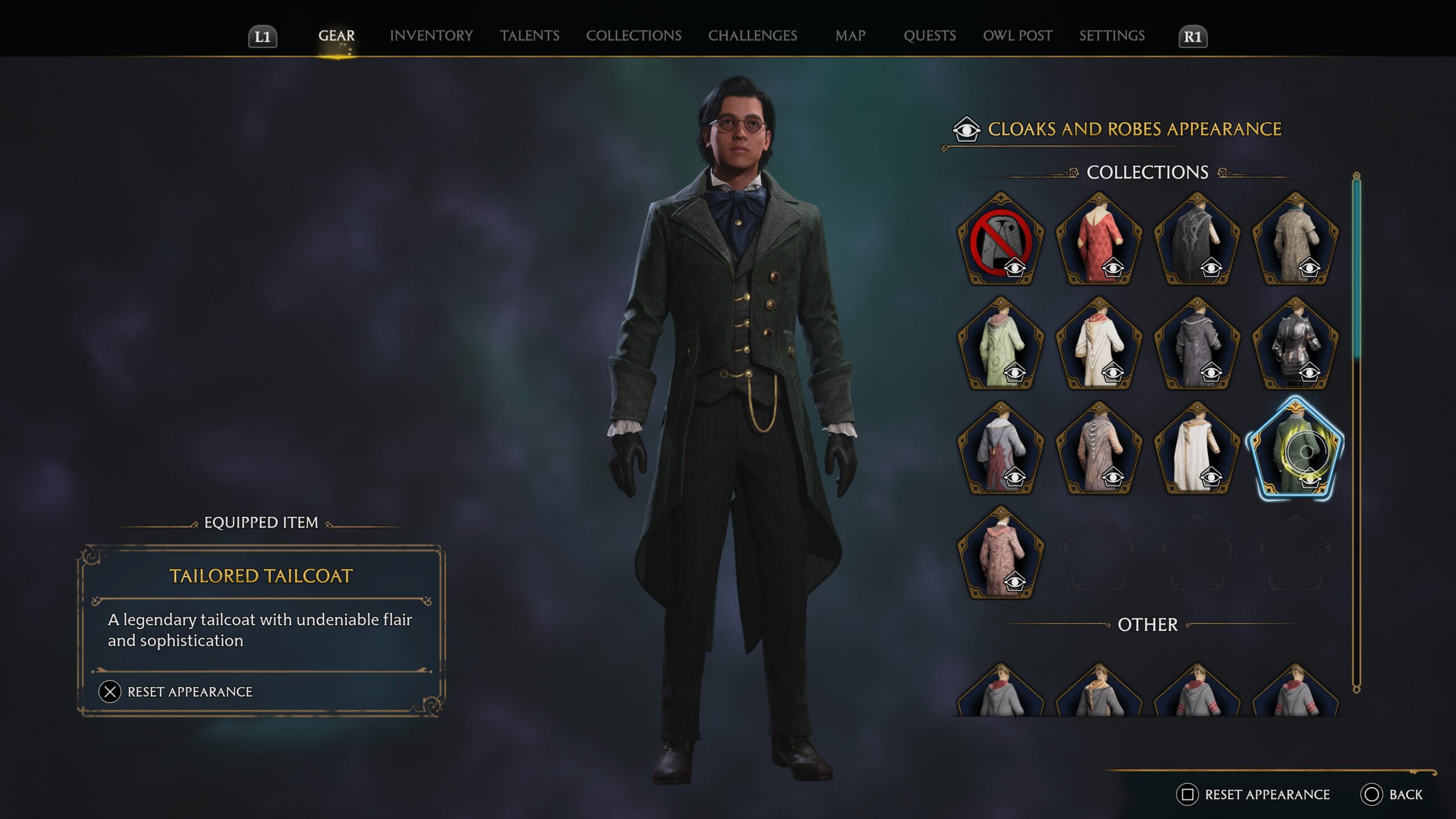Select the metal plate armour appearance
Image resolution: width=1456 pixels, height=819 pixels.
[x=1295, y=344]
